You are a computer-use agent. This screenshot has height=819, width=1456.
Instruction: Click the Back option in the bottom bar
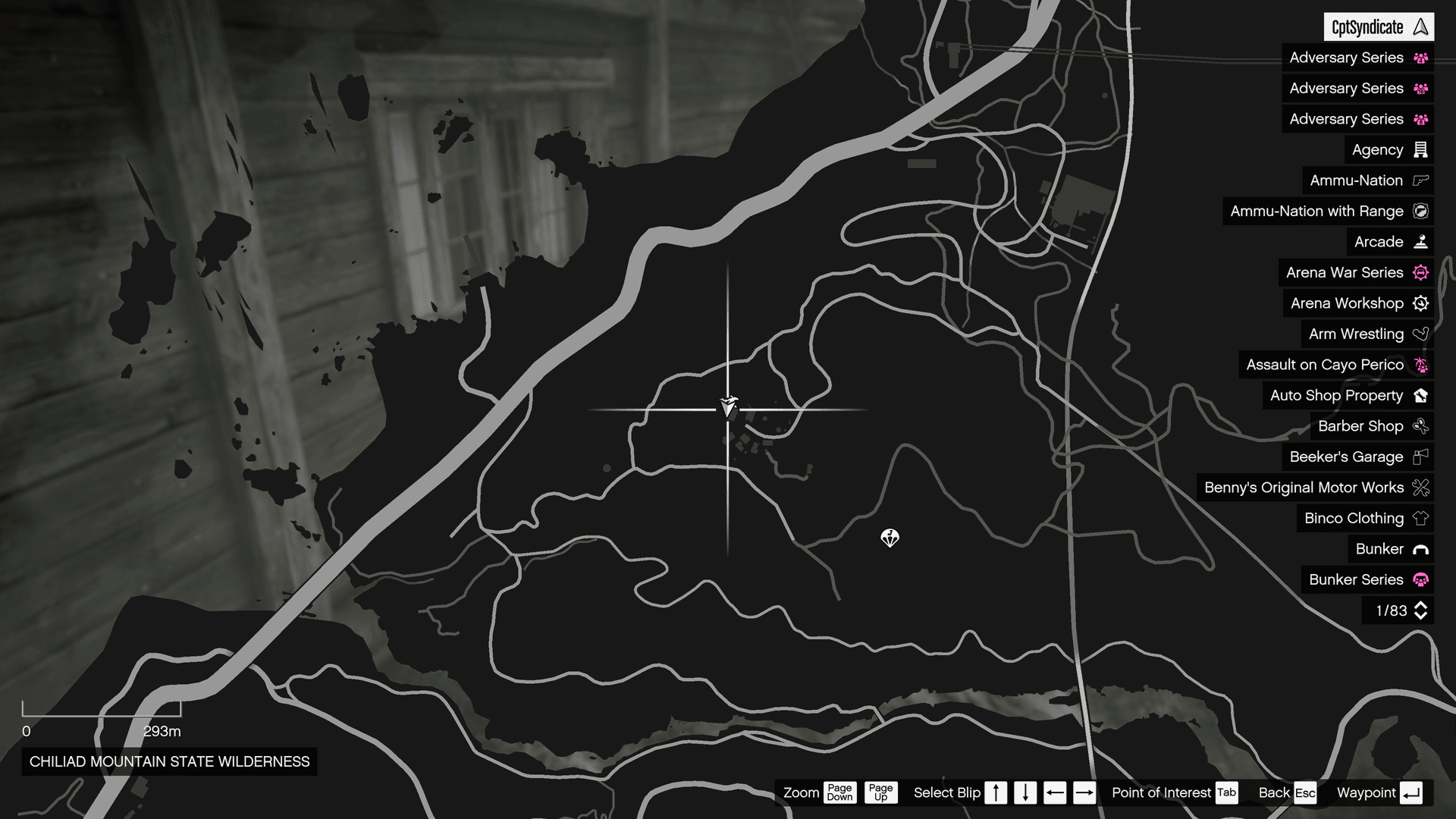(x=1273, y=792)
